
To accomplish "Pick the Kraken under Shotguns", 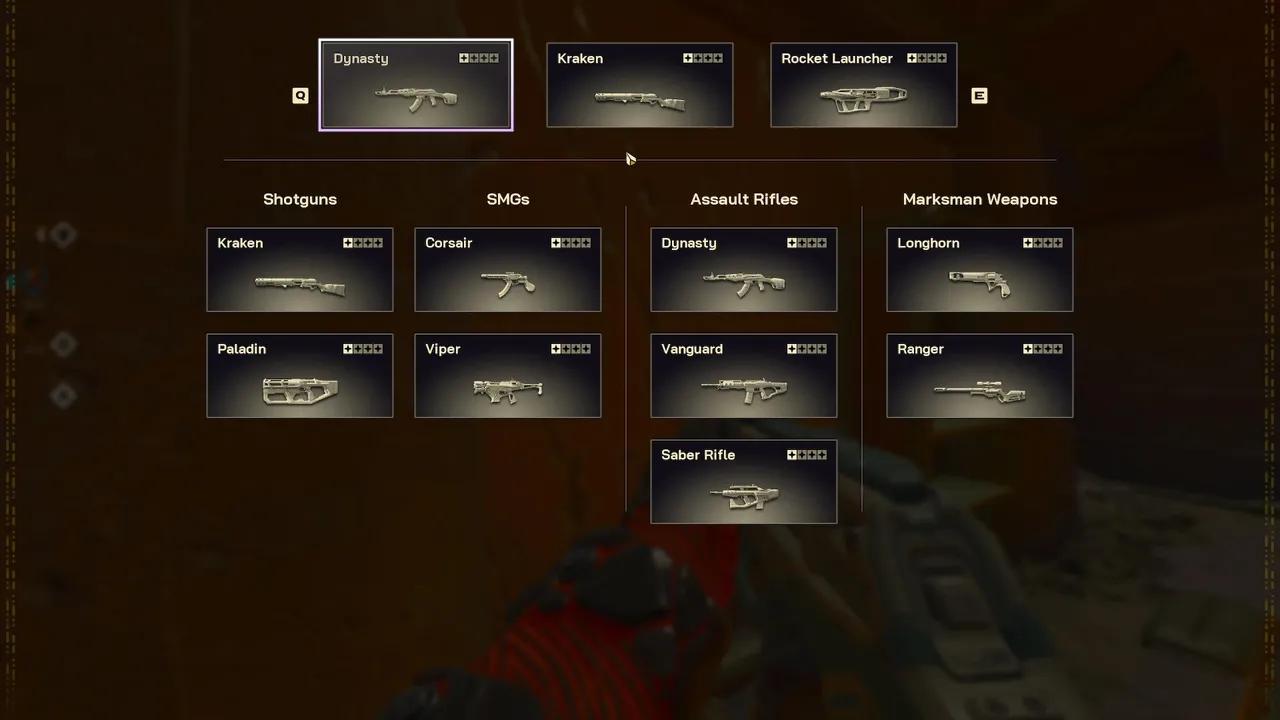I will [300, 270].
